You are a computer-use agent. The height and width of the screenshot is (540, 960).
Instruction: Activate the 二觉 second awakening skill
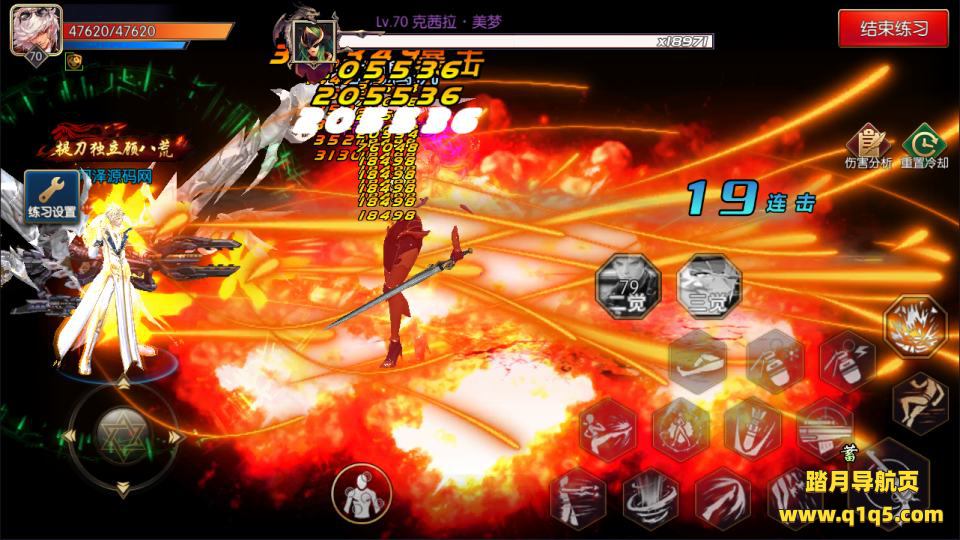(x=629, y=285)
